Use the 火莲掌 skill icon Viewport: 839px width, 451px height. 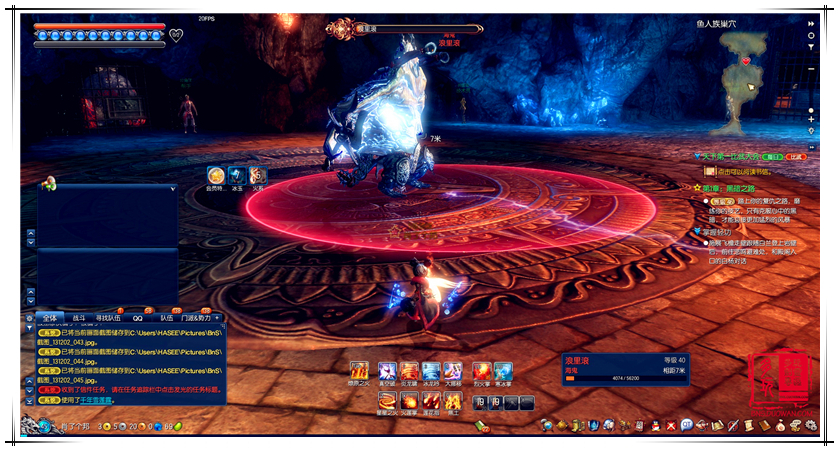tap(409, 401)
